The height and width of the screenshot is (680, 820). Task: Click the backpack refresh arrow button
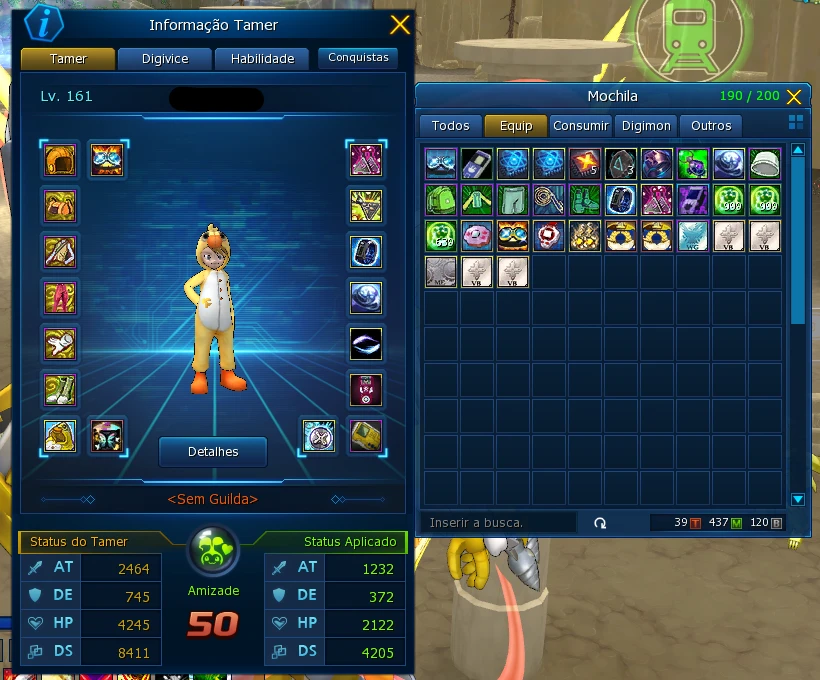[x=600, y=523]
